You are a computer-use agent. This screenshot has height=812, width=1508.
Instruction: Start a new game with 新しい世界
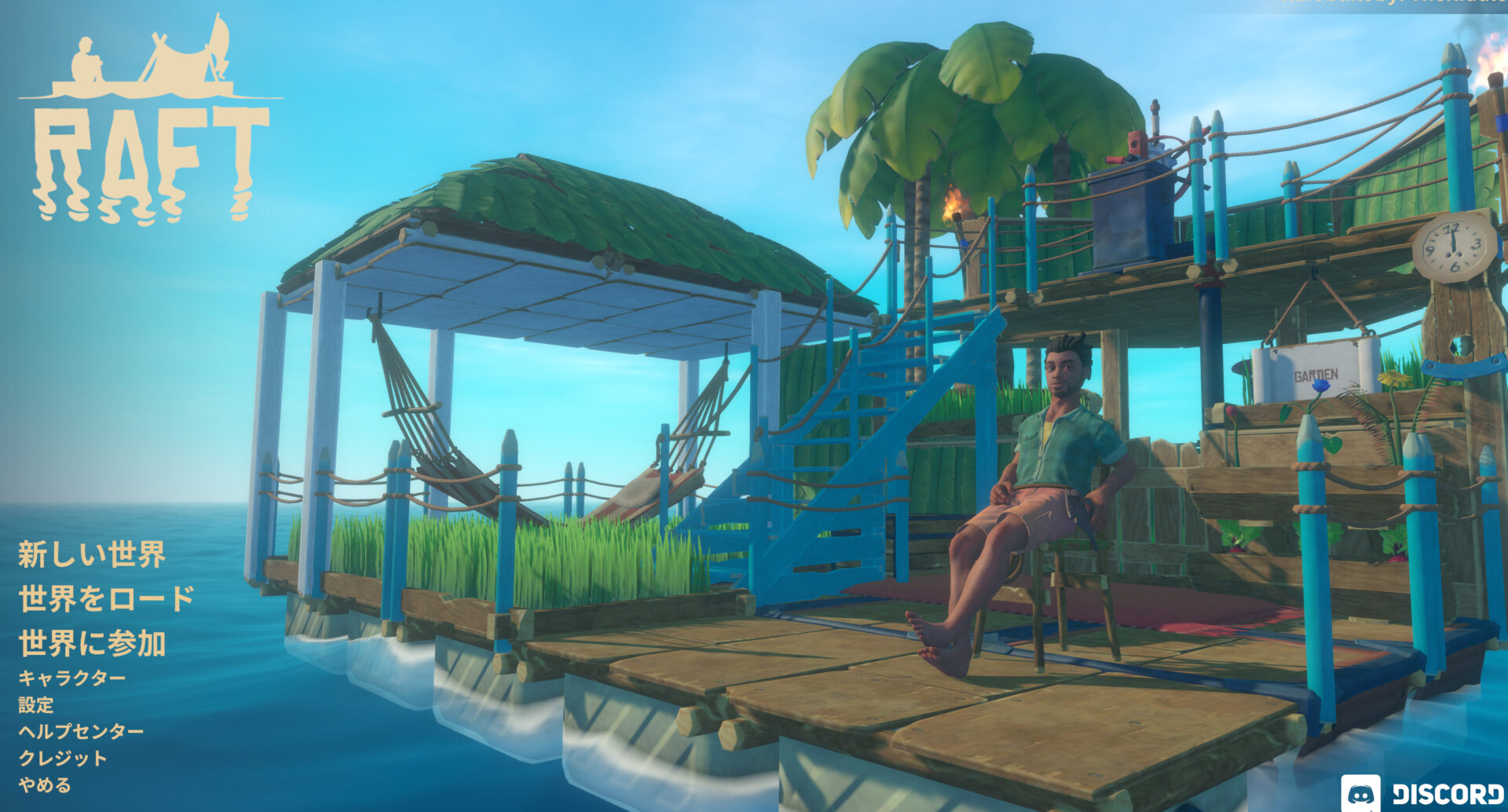tap(90, 554)
